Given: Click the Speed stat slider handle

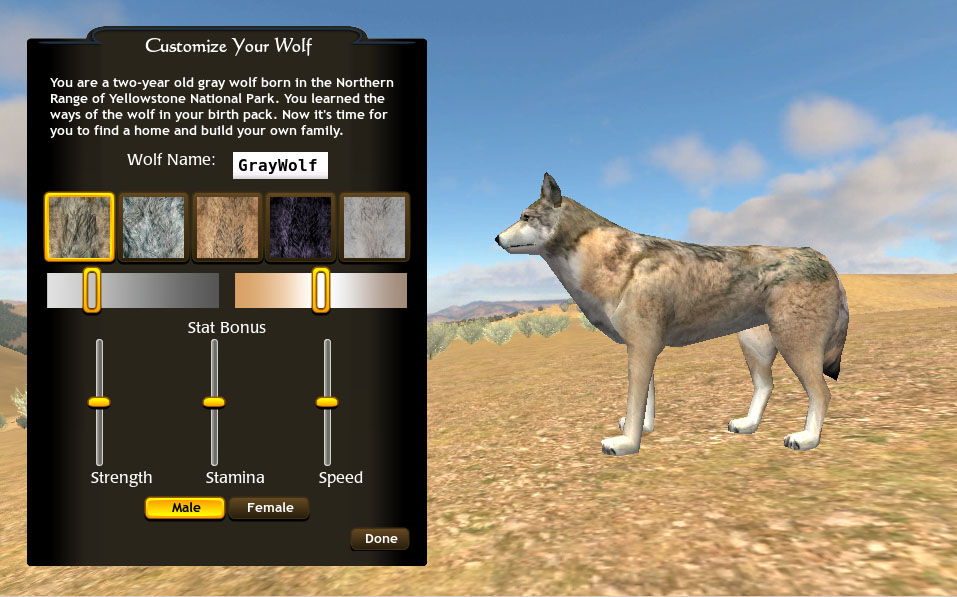Looking at the screenshot, I should pos(327,402).
